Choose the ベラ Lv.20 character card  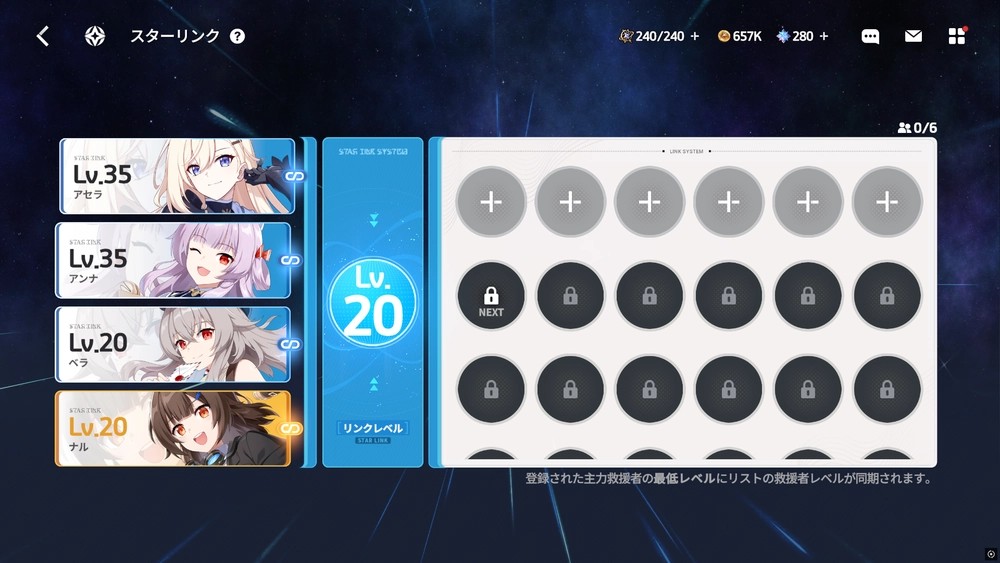coord(174,344)
